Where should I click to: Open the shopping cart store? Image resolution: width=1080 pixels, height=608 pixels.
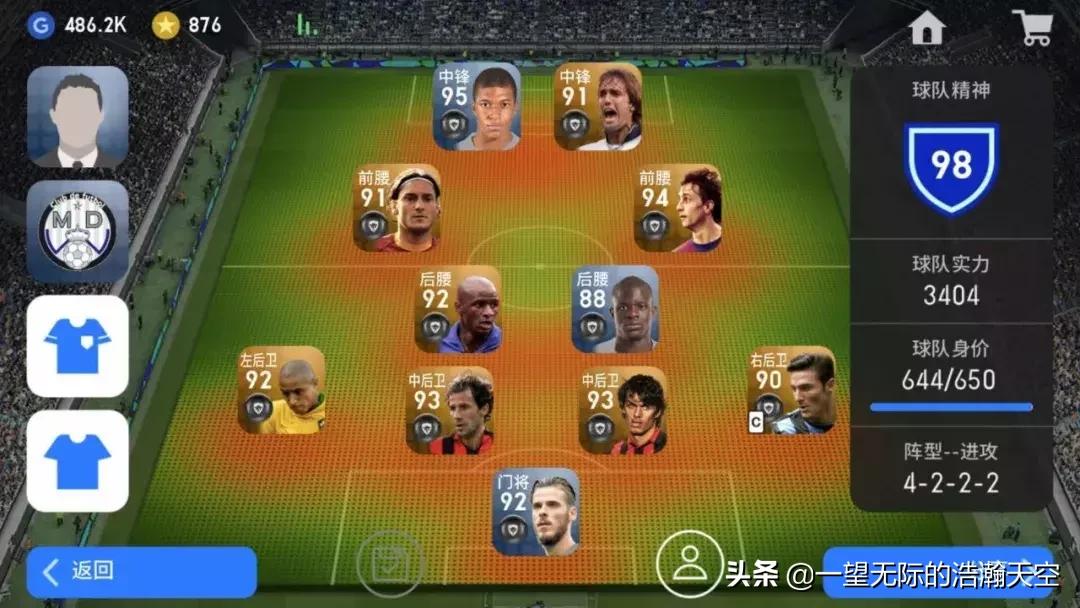click(x=1031, y=27)
